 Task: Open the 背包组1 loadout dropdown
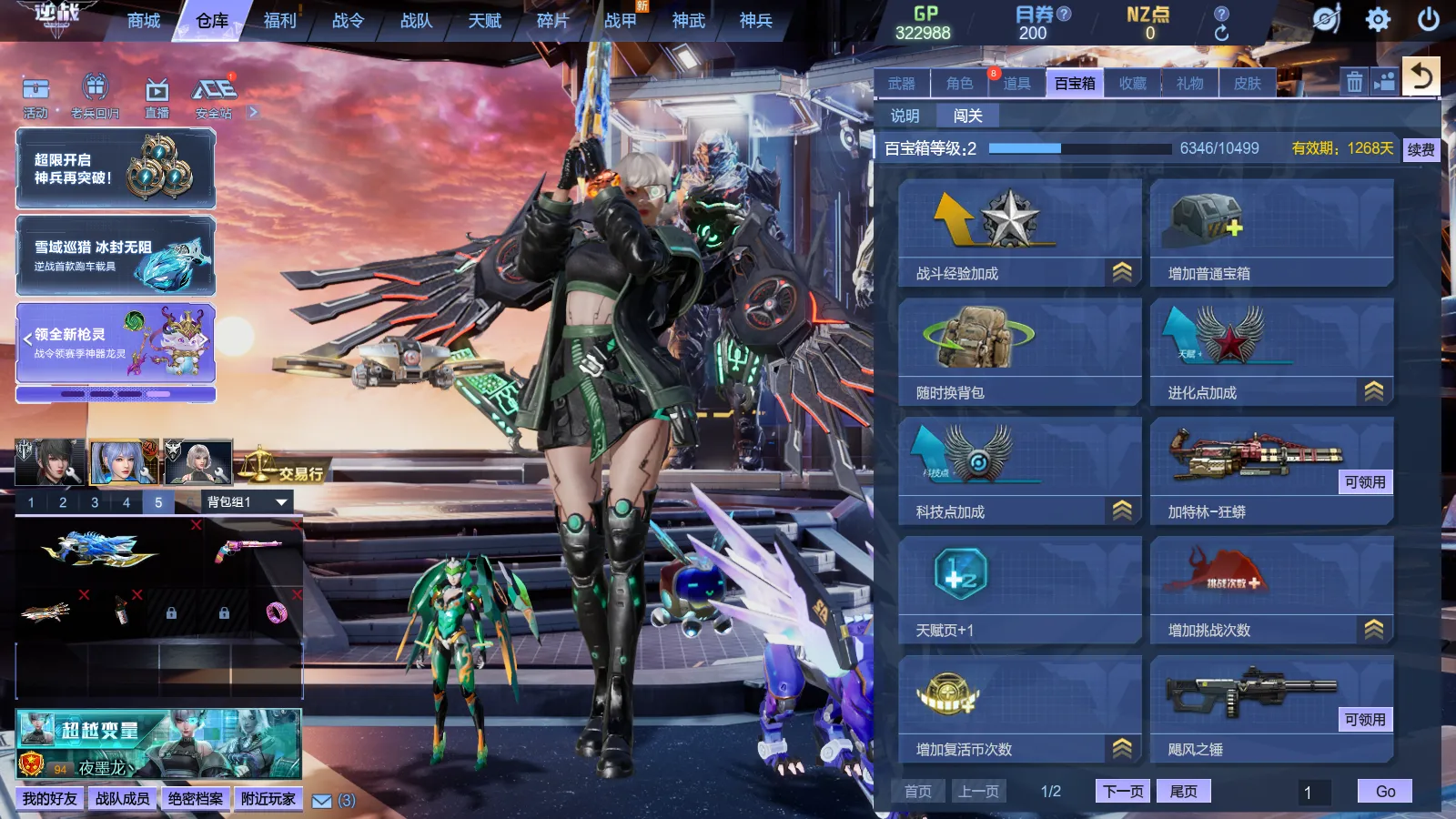click(x=247, y=501)
